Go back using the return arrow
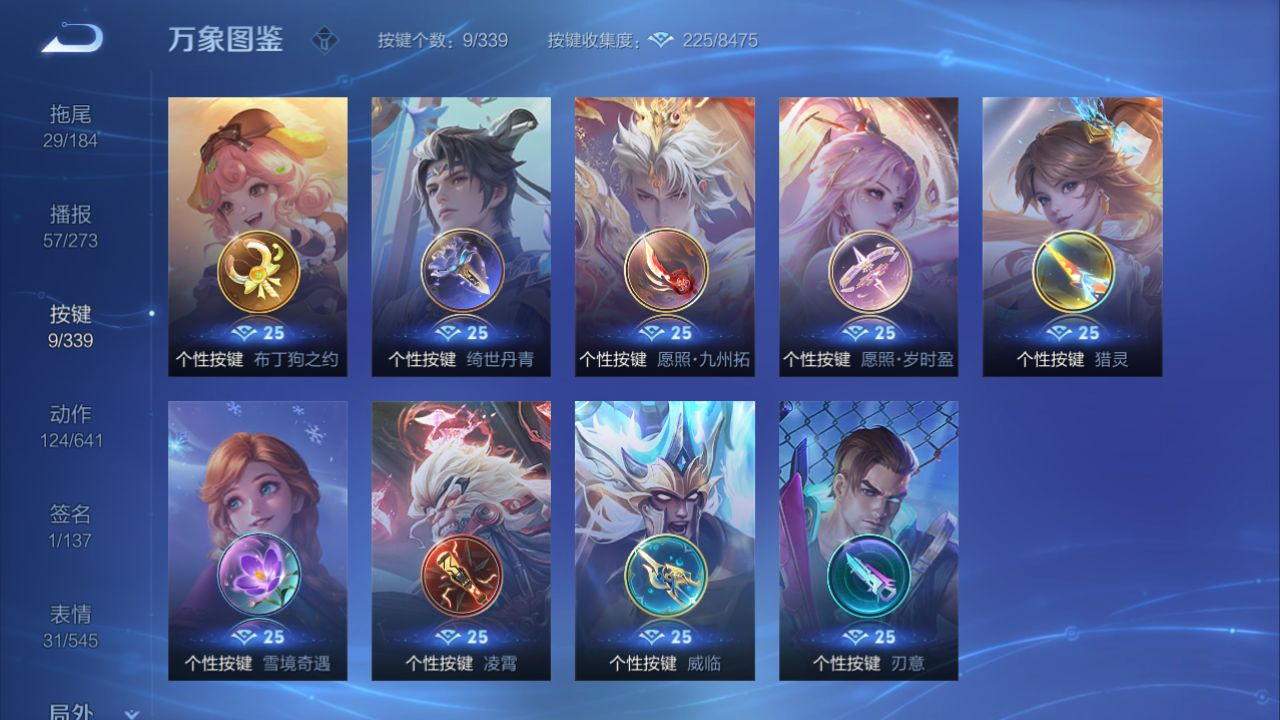Screen dimensions: 1280x720 pos(72,39)
